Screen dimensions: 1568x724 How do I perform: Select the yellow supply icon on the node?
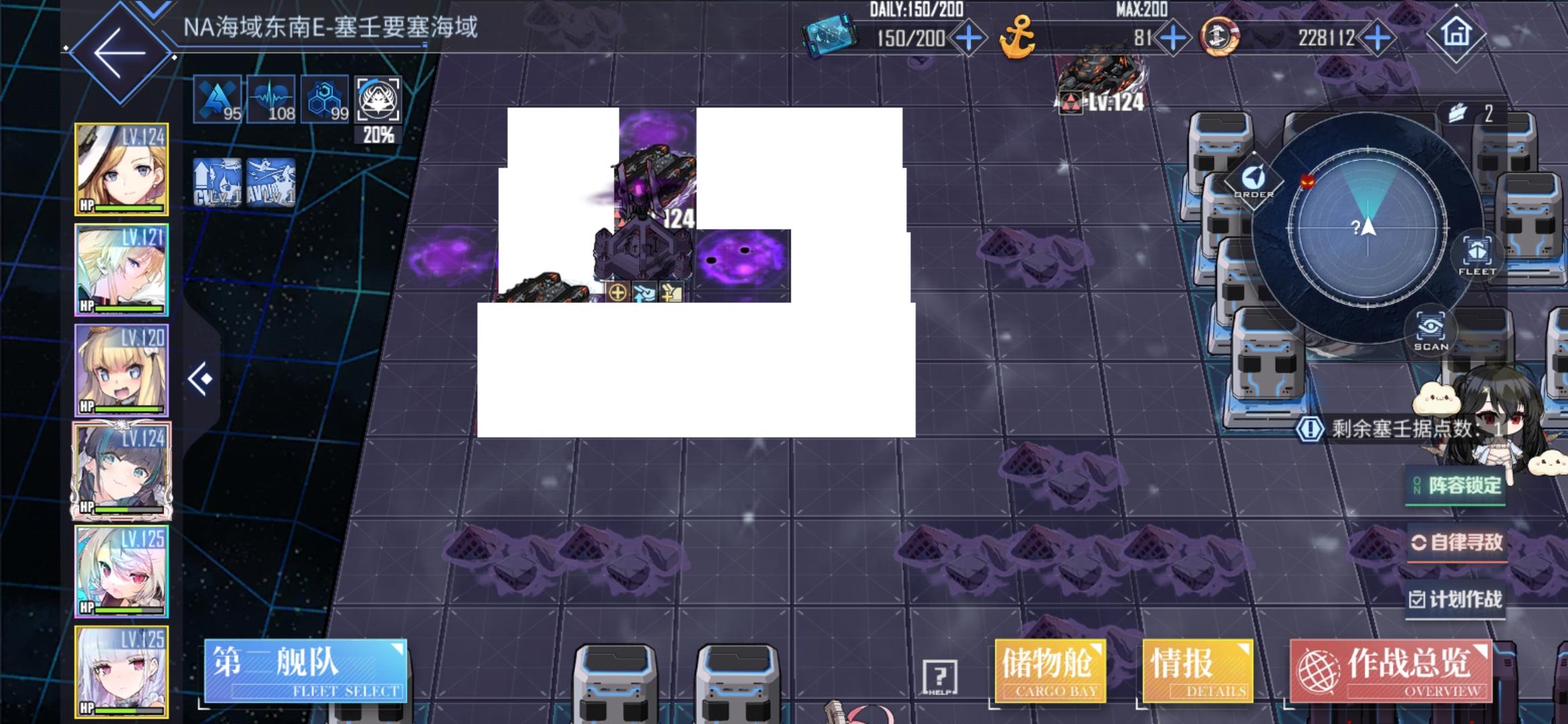[672, 292]
